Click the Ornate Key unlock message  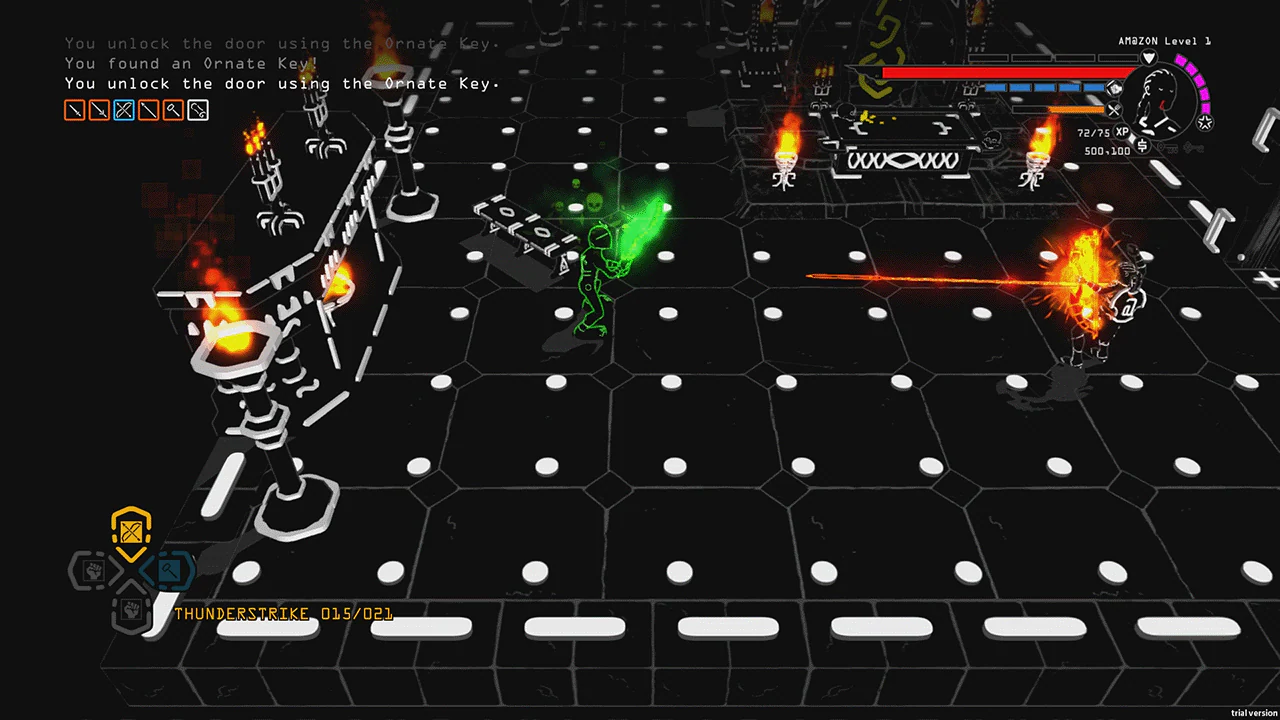280,83
